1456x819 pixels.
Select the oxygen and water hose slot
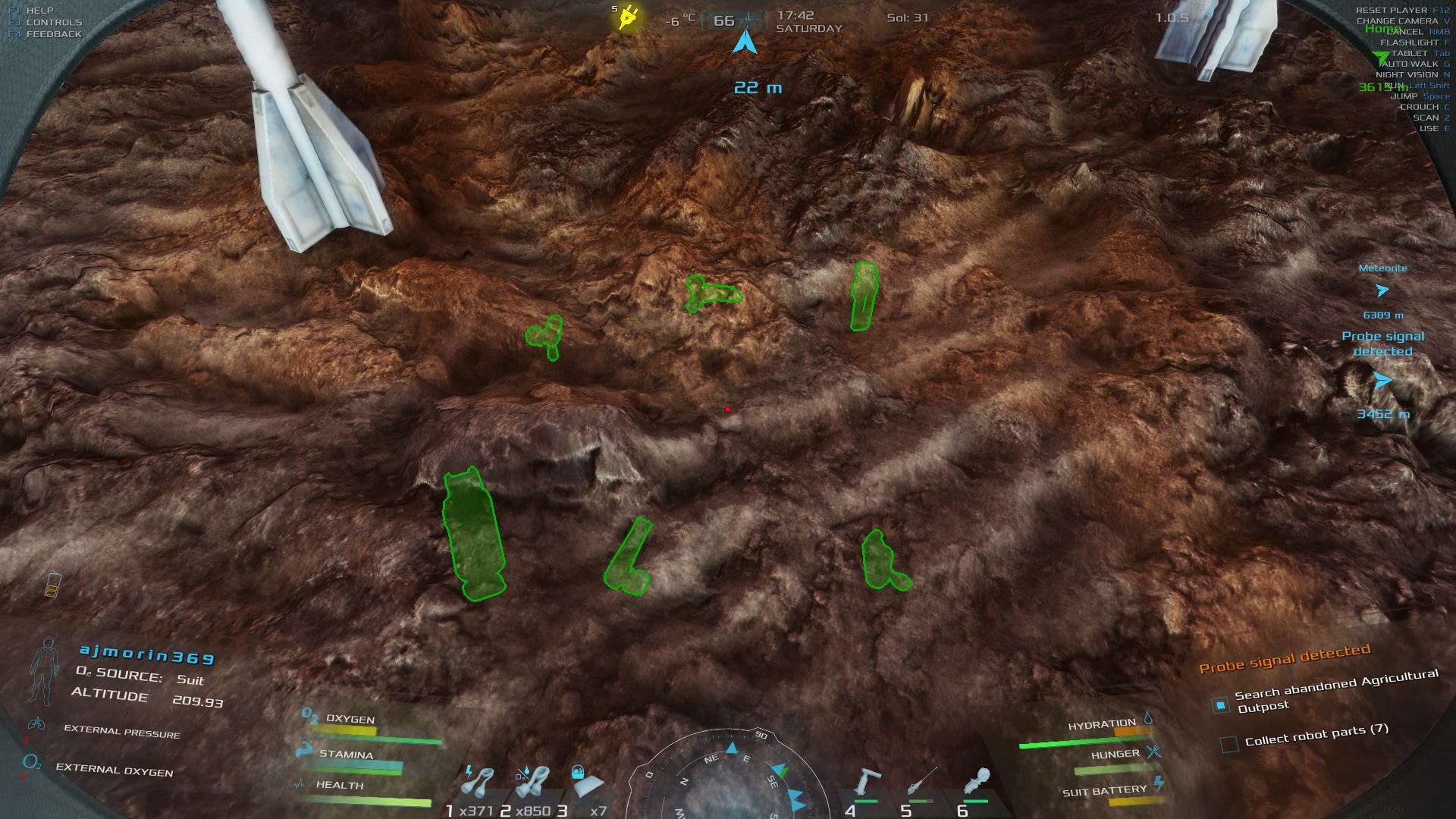click(x=532, y=783)
